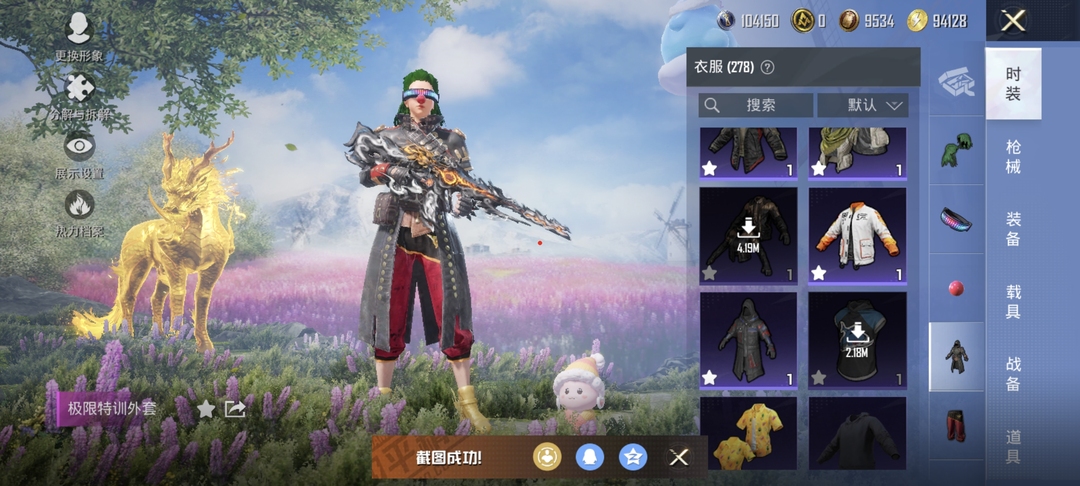Open 展示设置 display settings
Image resolution: width=1080 pixels, height=486 pixels.
pyautogui.click(x=79, y=153)
